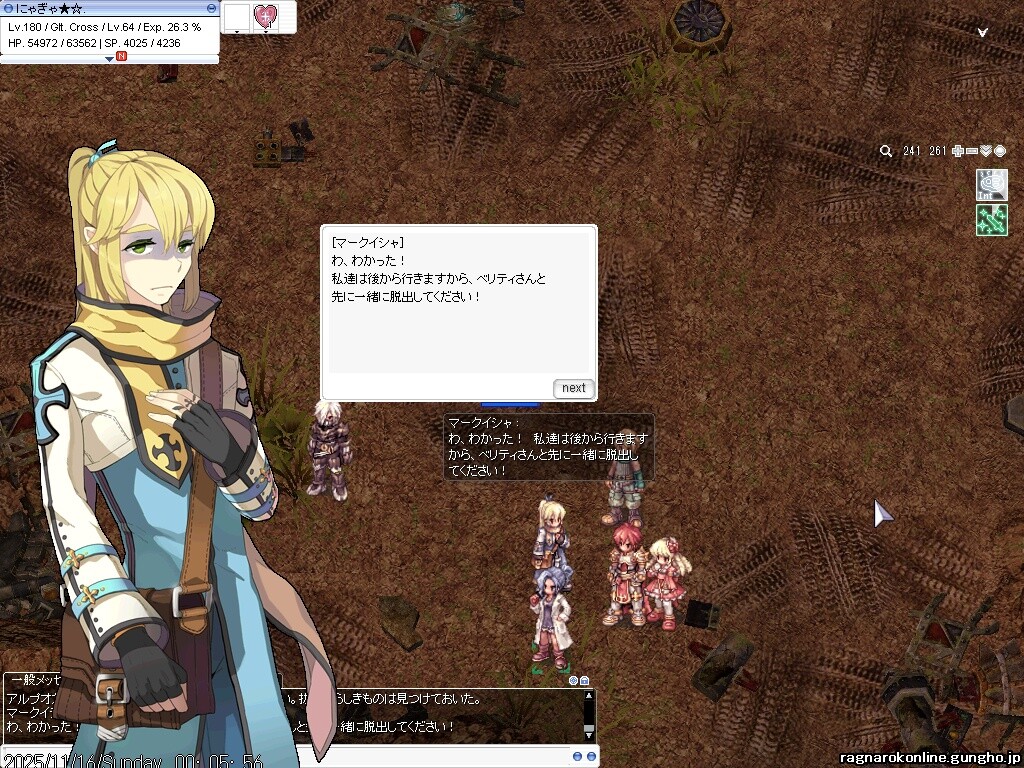Screen dimensions: 1024x768
Task: Click the empty slot beside heart icon
Action: click(236, 16)
